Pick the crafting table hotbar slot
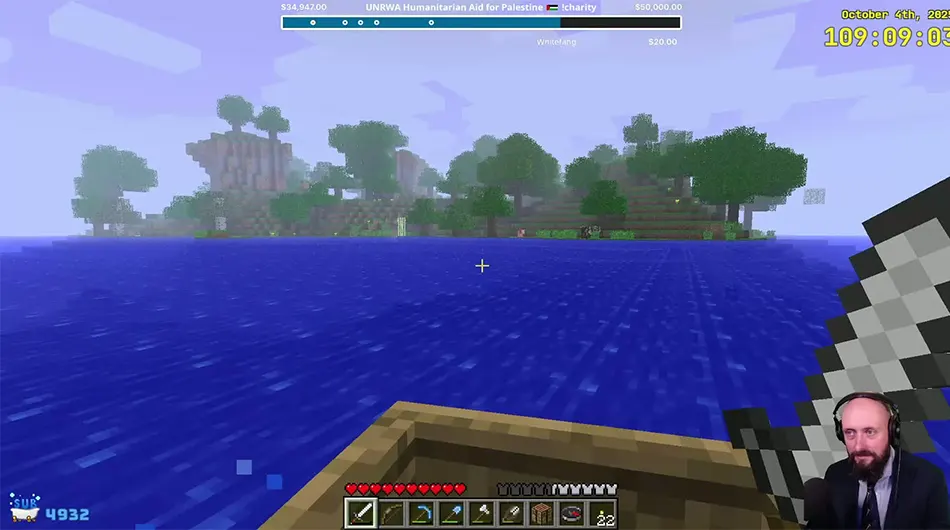The height and width of the screenshot is (530, 950). click(542, 513)
